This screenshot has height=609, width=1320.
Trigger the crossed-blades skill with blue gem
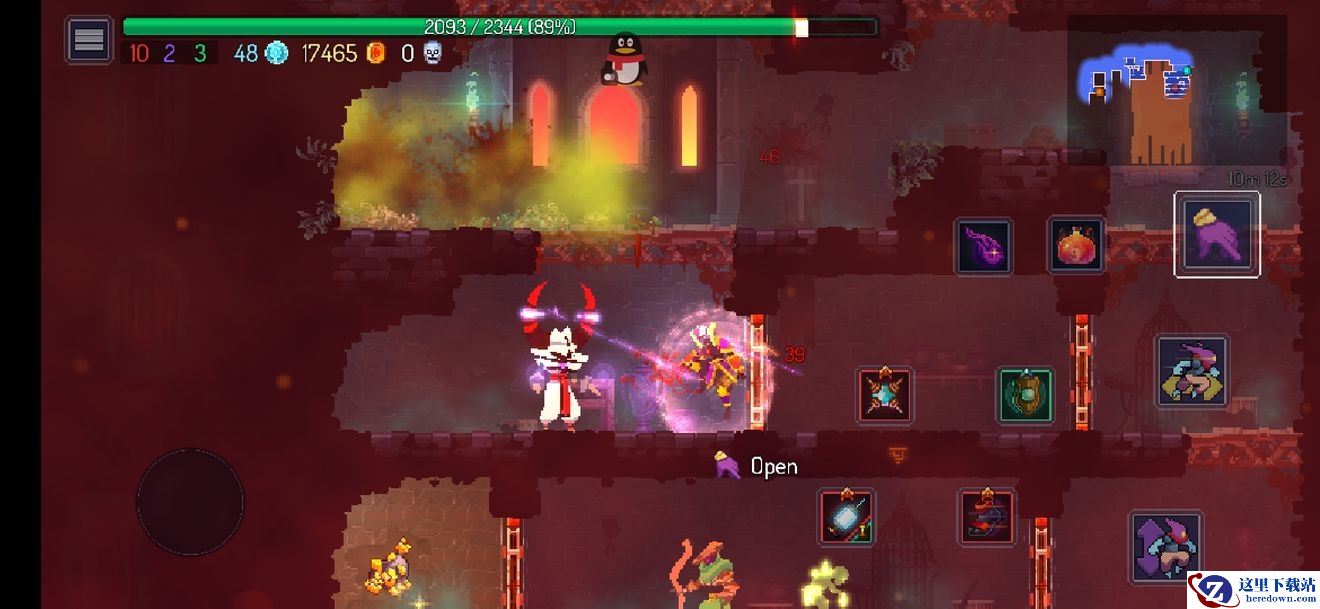884,395
